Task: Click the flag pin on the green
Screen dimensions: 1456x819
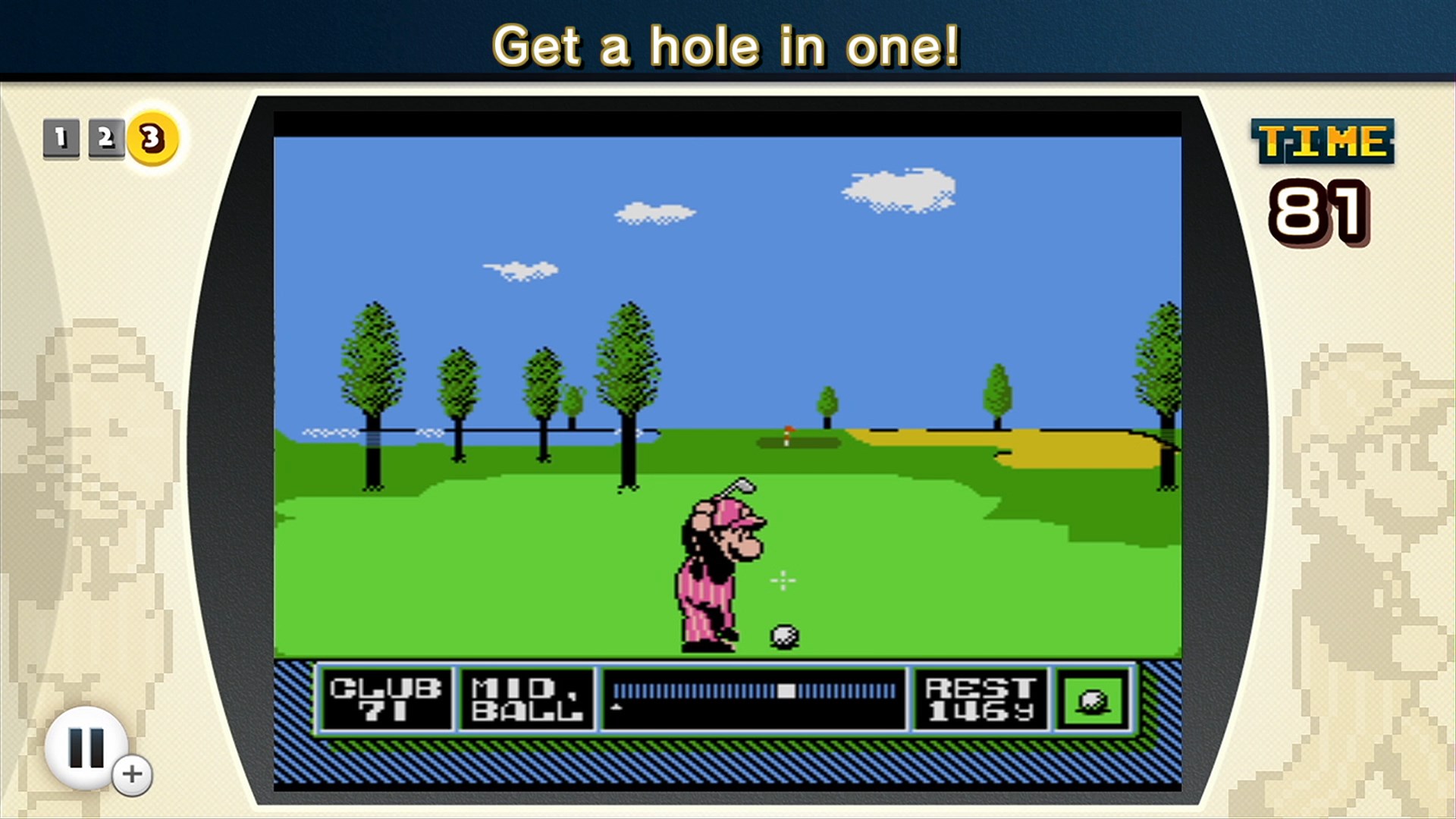Action: pyautogui.click(x=789, y=435)
